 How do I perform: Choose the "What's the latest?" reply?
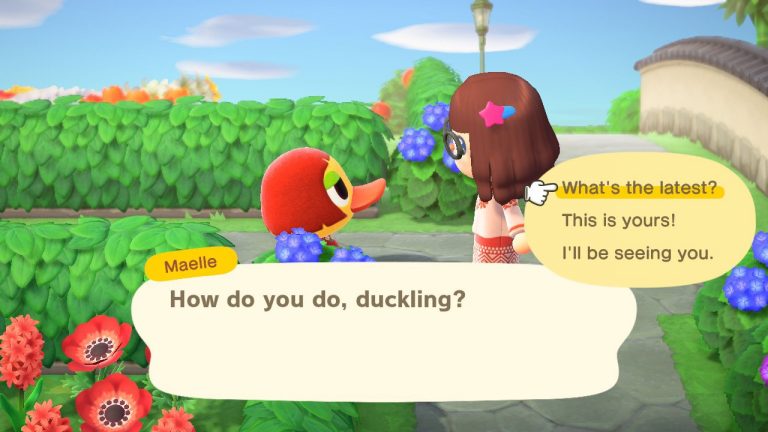coord(639,189)
